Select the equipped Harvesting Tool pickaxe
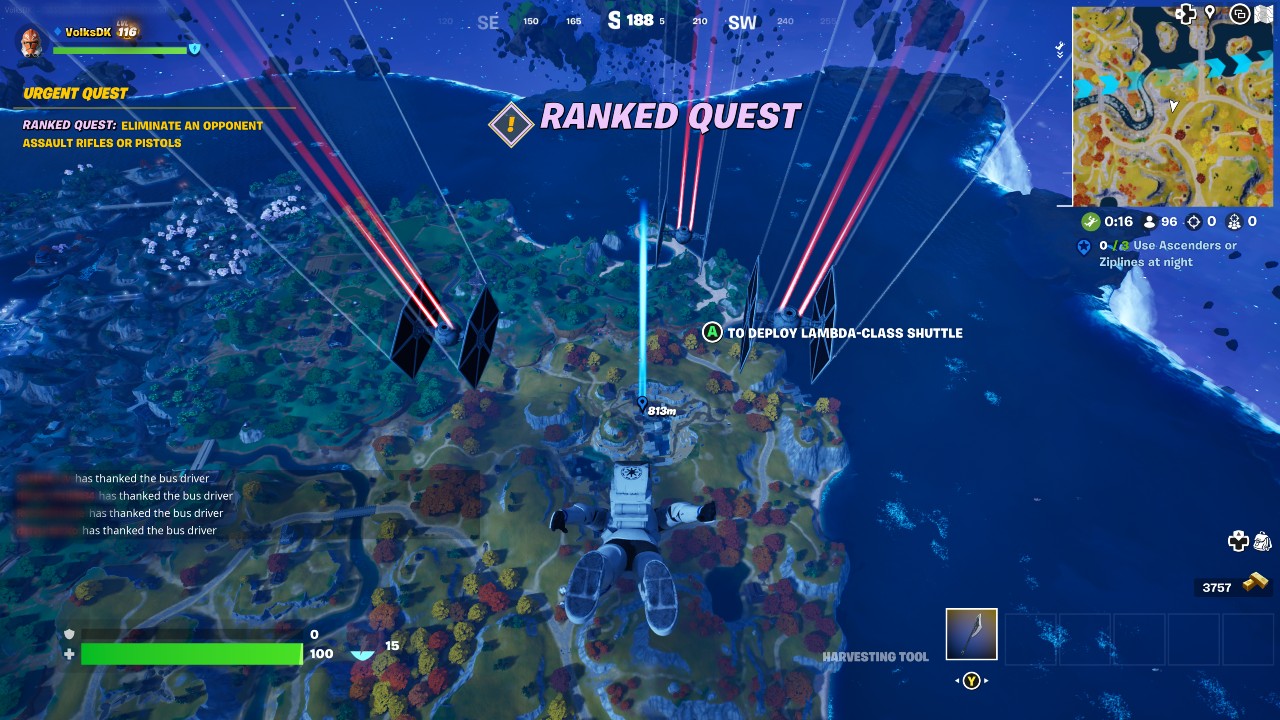 pyautogui.click(x=970, y=633)
